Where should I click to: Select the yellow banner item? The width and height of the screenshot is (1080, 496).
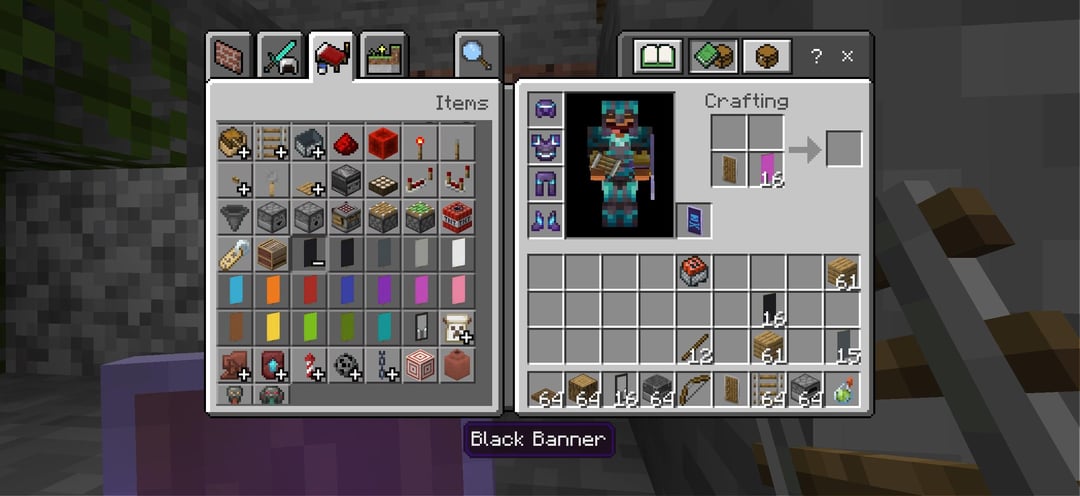tap(272, 327)
